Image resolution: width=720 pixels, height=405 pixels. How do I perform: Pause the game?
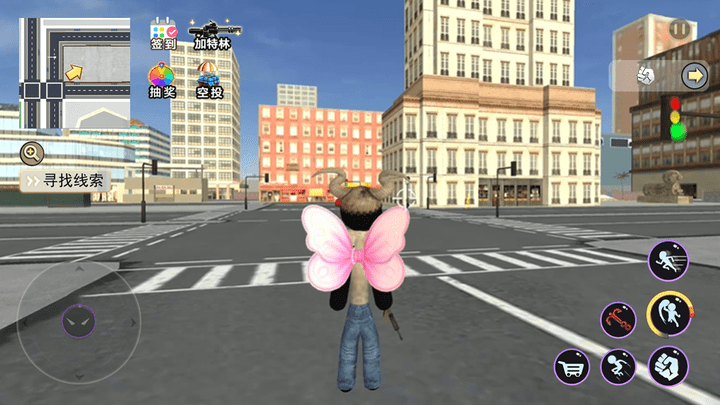(x=681, y=30)
